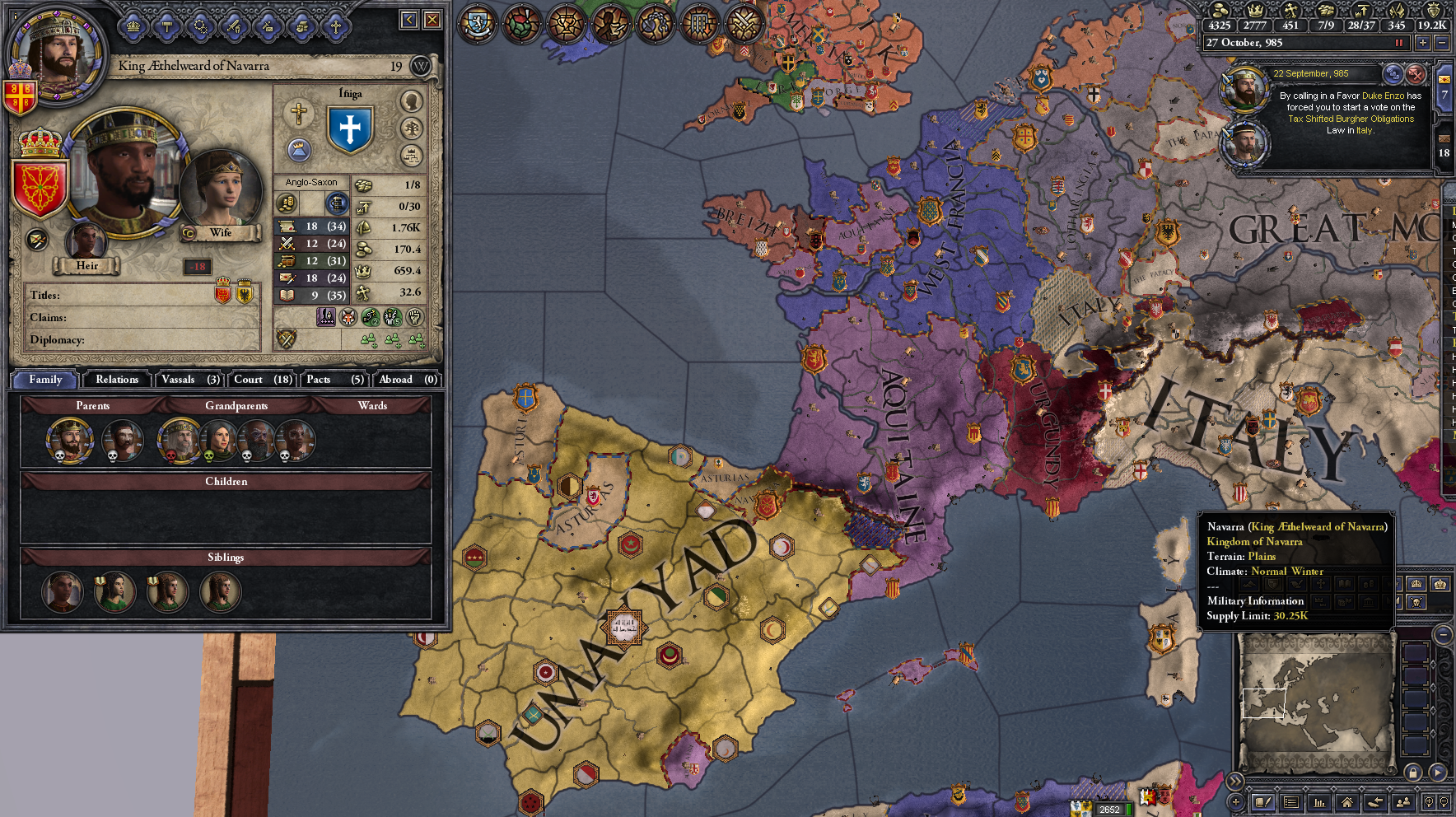Pause the game with the pause button
This screenshot has width=1456, height=817.
click(1399, 43)
